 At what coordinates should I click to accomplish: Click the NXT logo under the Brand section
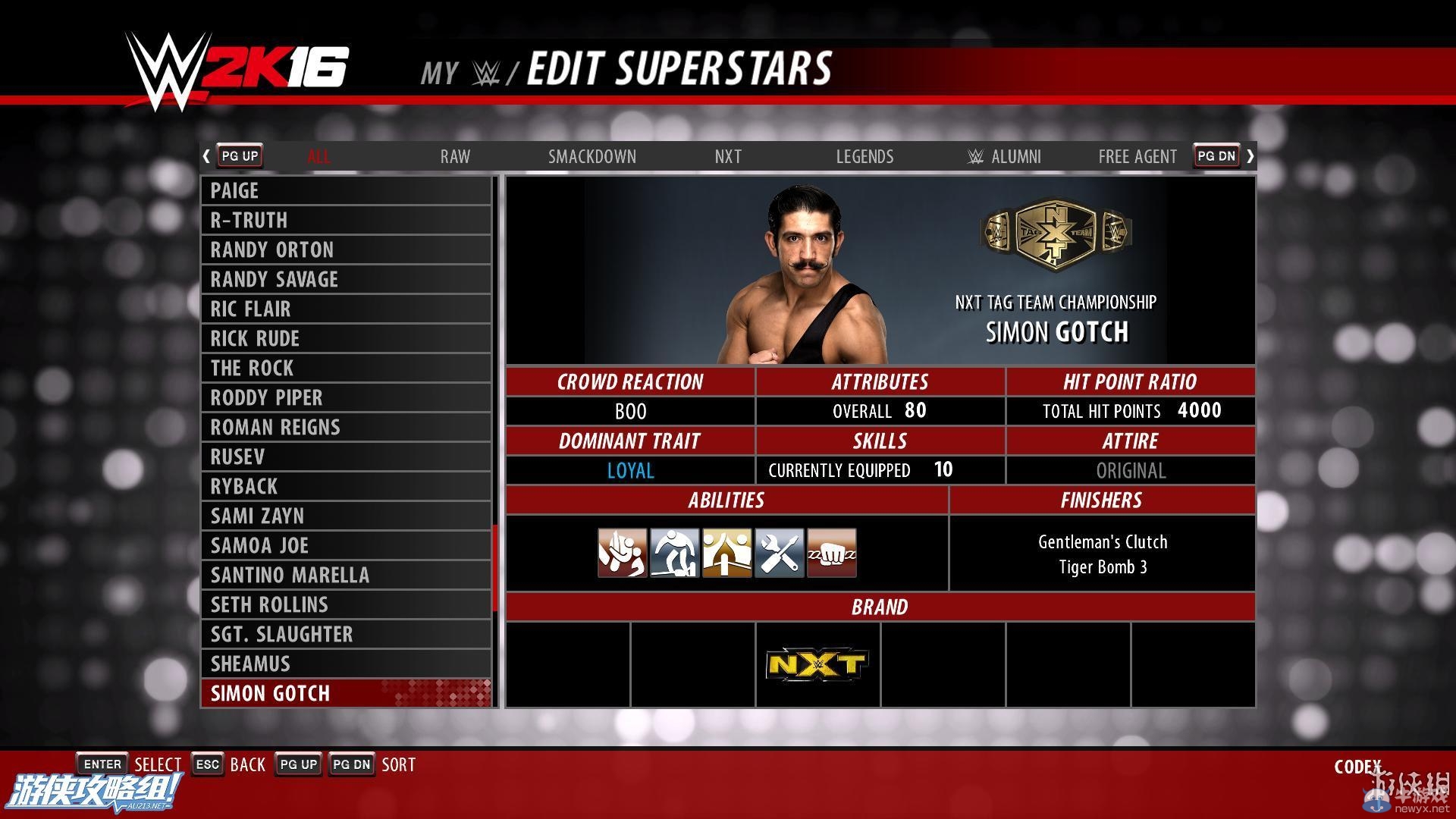817,663
